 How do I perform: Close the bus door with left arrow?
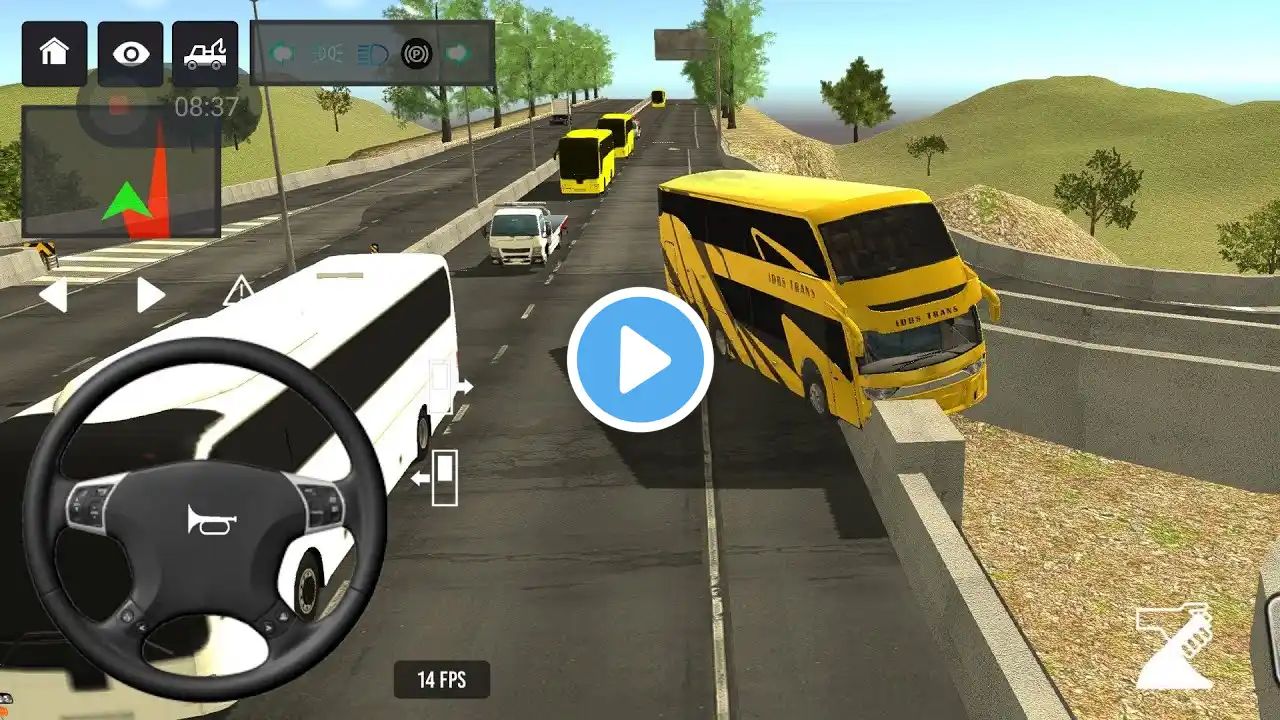click(x=437, y=478)
